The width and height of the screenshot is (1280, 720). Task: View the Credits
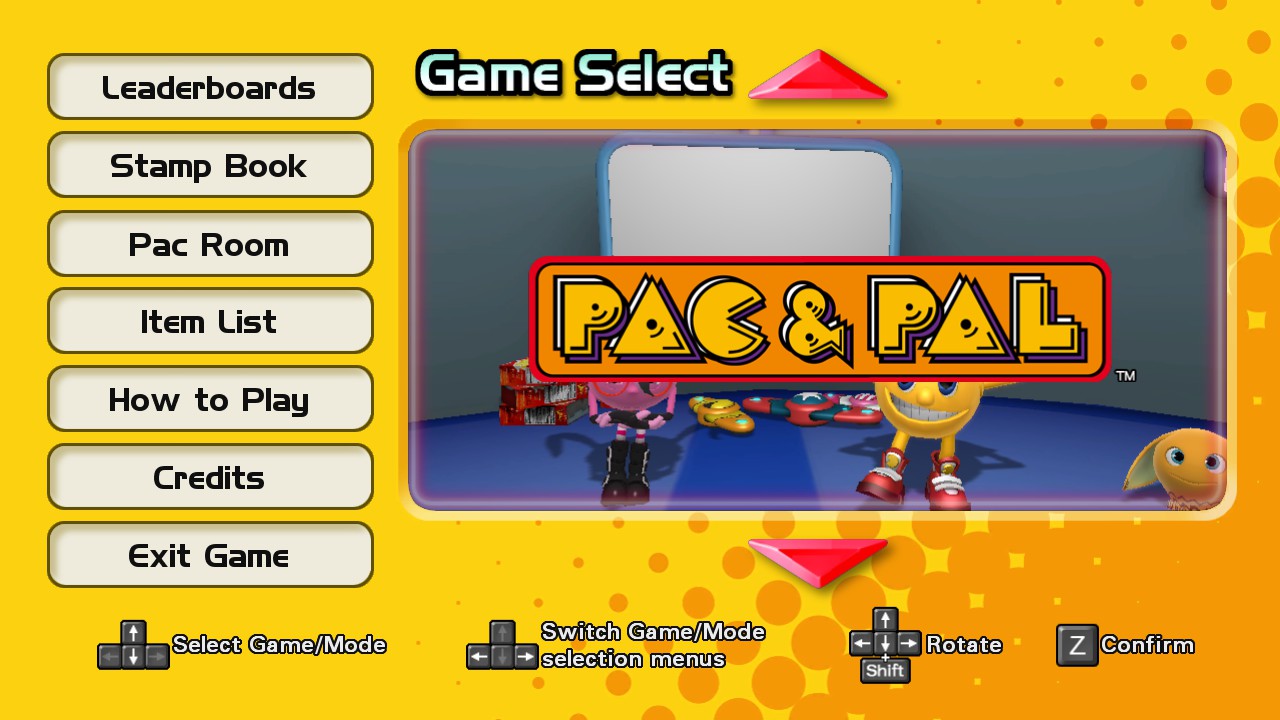tap(210, 477)
